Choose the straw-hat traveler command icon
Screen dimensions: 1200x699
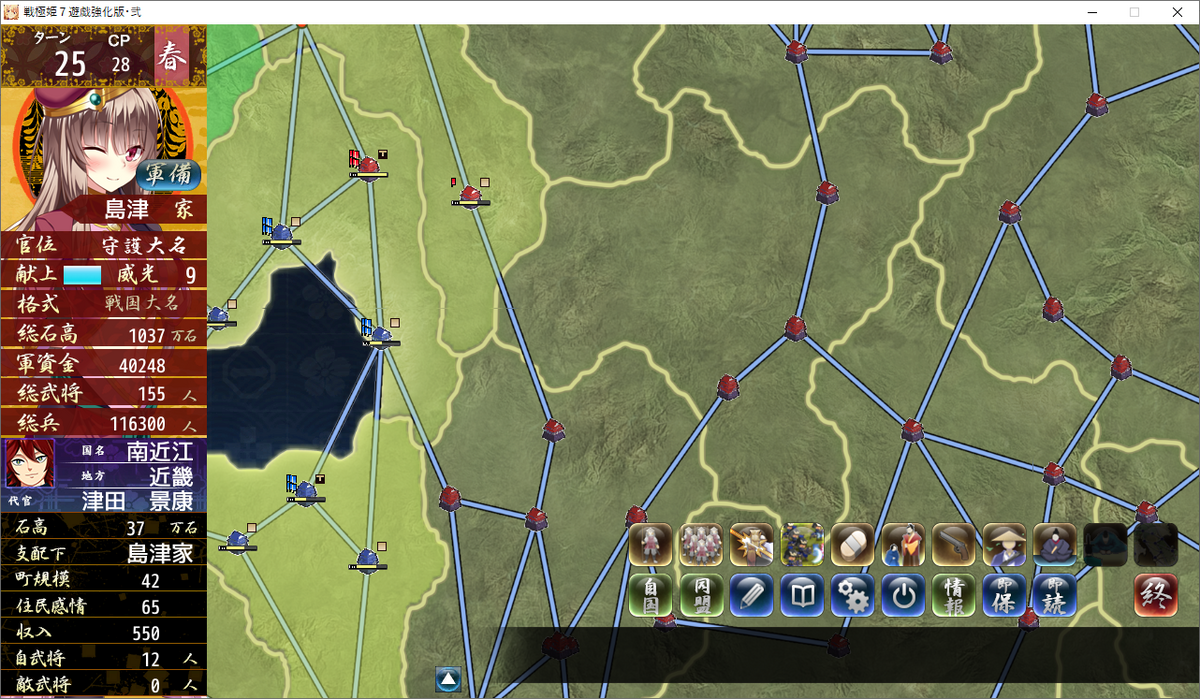coord(1004,545)
